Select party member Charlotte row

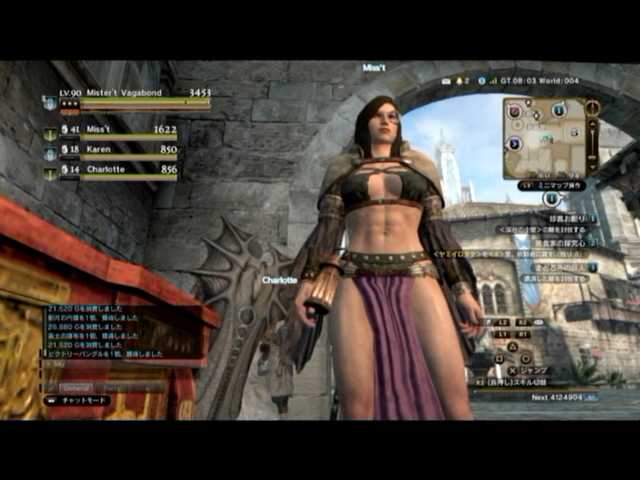pyautogui.click(x=112, y=172)
